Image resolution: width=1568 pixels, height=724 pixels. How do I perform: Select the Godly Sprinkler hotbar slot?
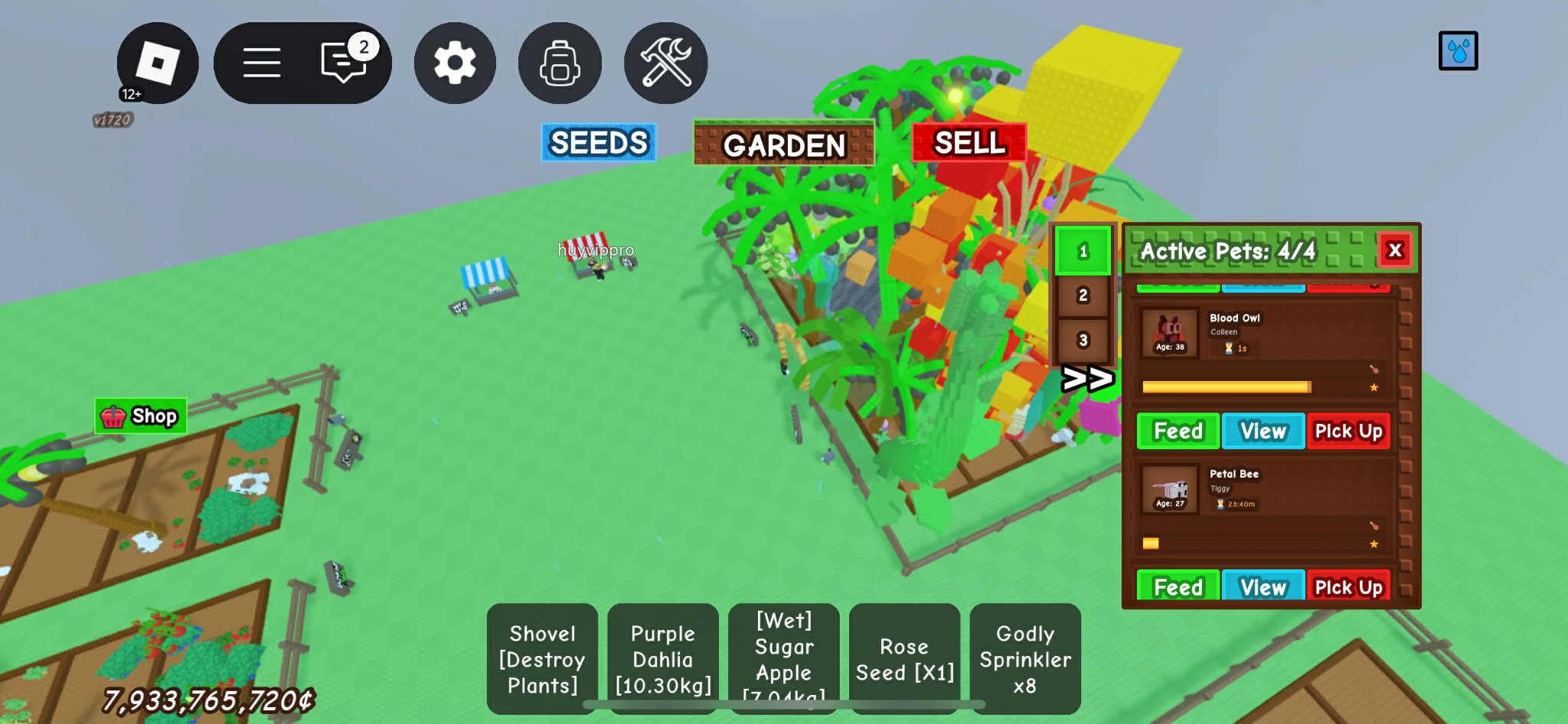pyautogui.click(x=1025, y=658)
